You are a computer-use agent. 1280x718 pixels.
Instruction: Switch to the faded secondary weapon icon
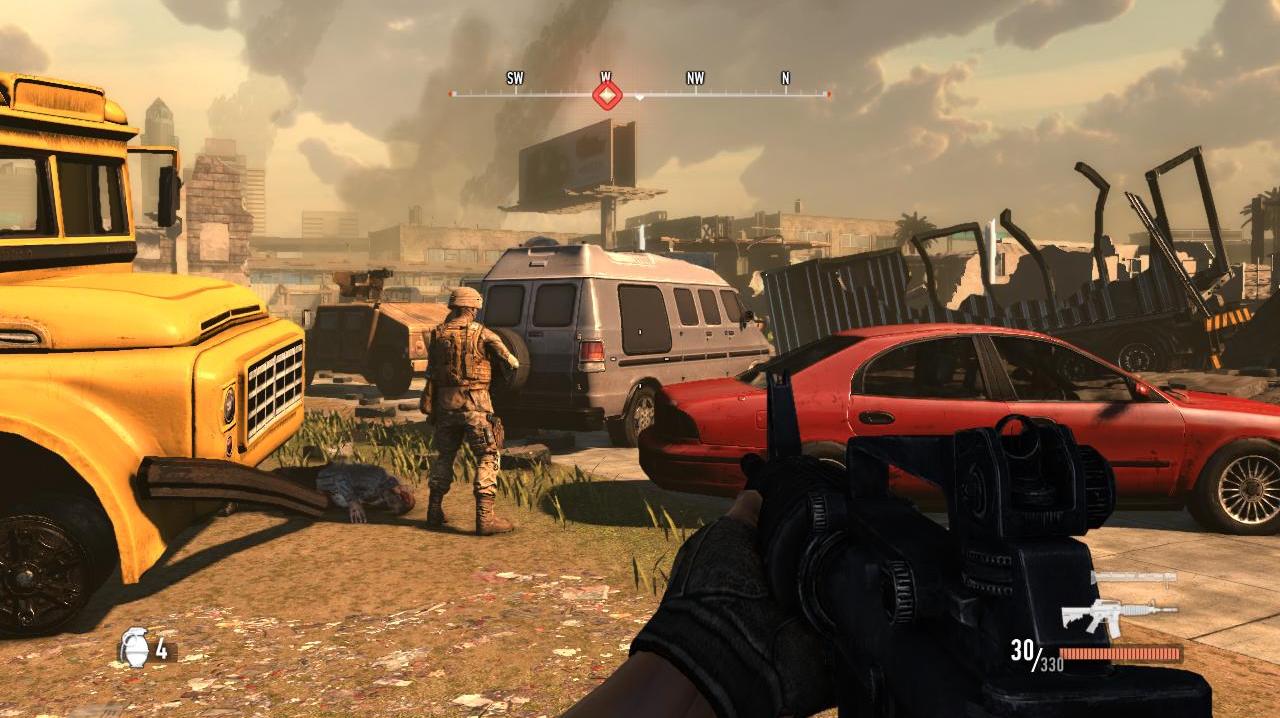tap(1134, 579)
